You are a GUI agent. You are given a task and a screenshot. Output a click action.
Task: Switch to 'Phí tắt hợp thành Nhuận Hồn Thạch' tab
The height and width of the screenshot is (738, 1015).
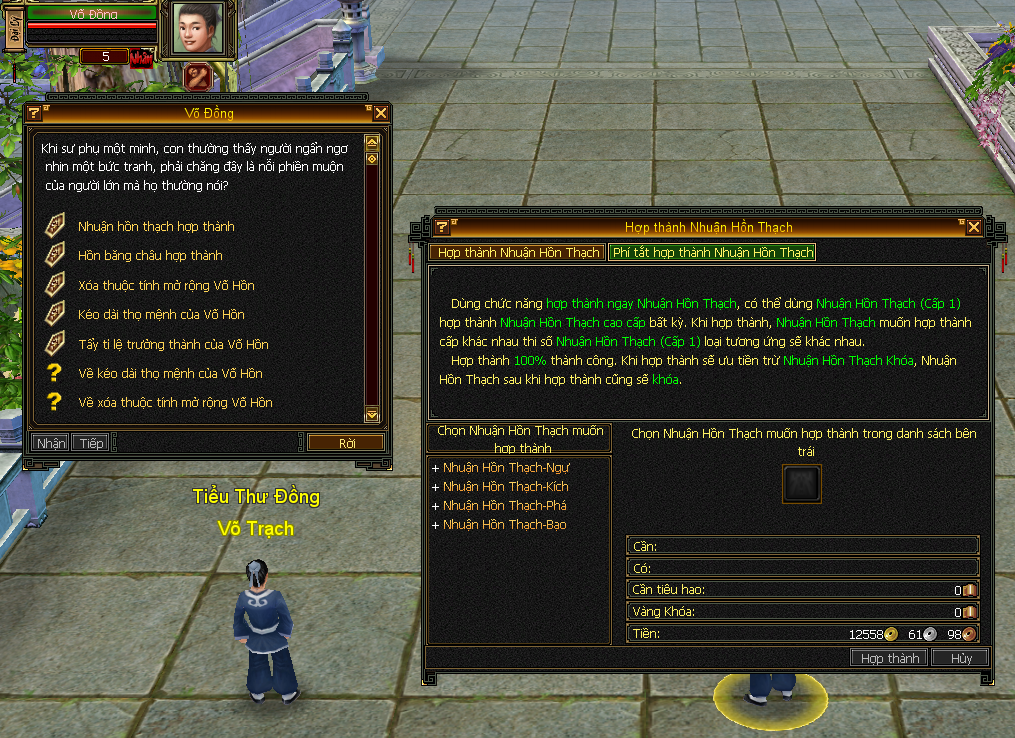click(x=712, y=253)
